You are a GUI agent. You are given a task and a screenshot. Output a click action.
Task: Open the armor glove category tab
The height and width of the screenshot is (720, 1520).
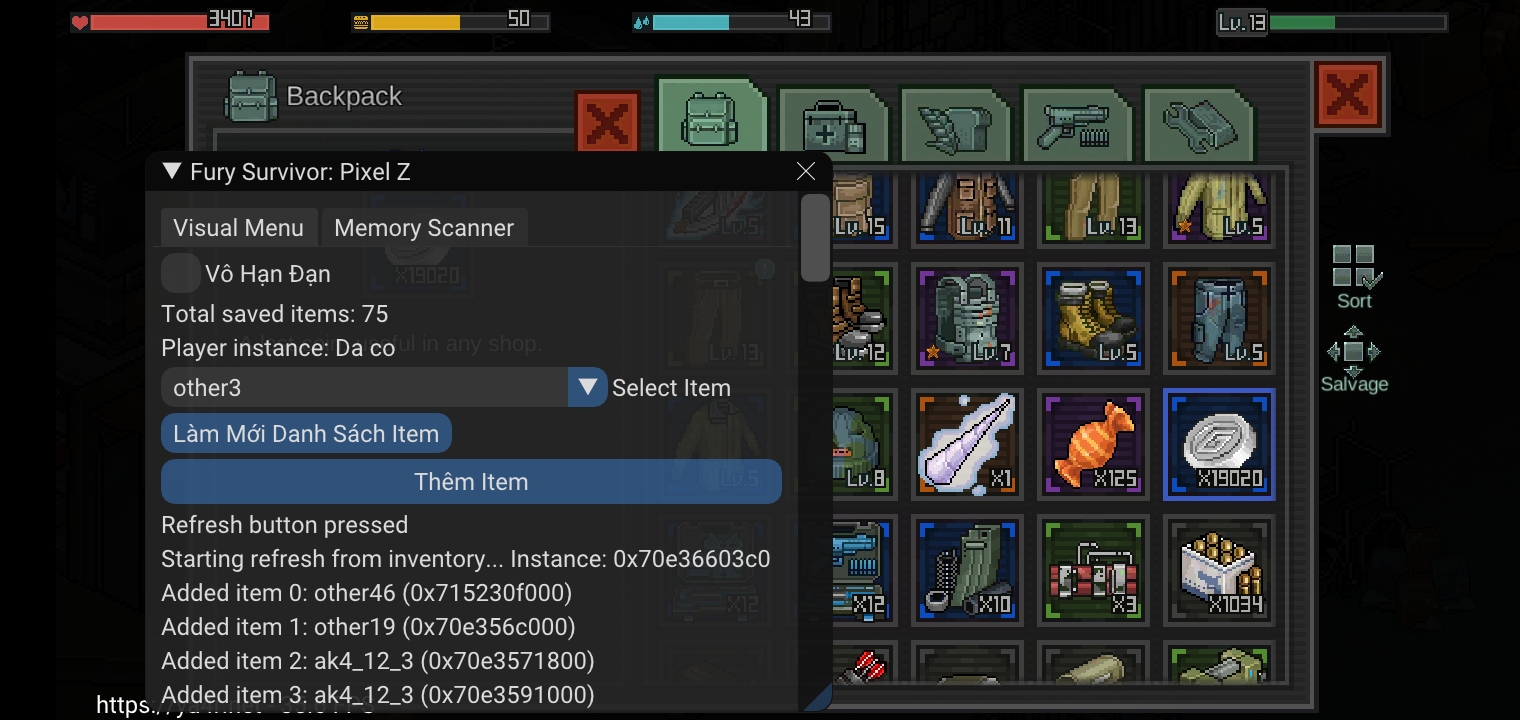pos(956,122)
